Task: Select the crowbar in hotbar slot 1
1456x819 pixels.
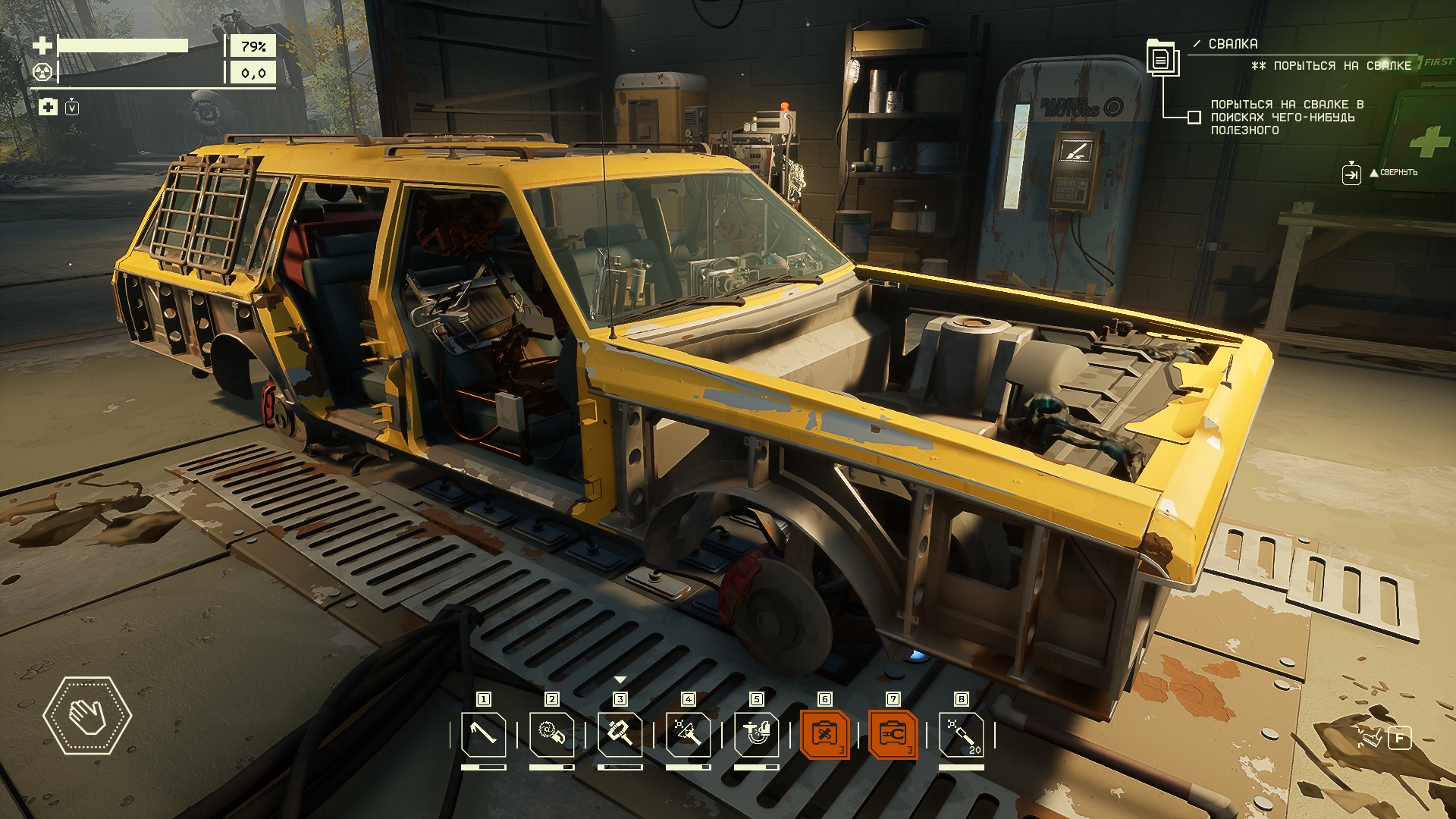Action: (483, 734)
